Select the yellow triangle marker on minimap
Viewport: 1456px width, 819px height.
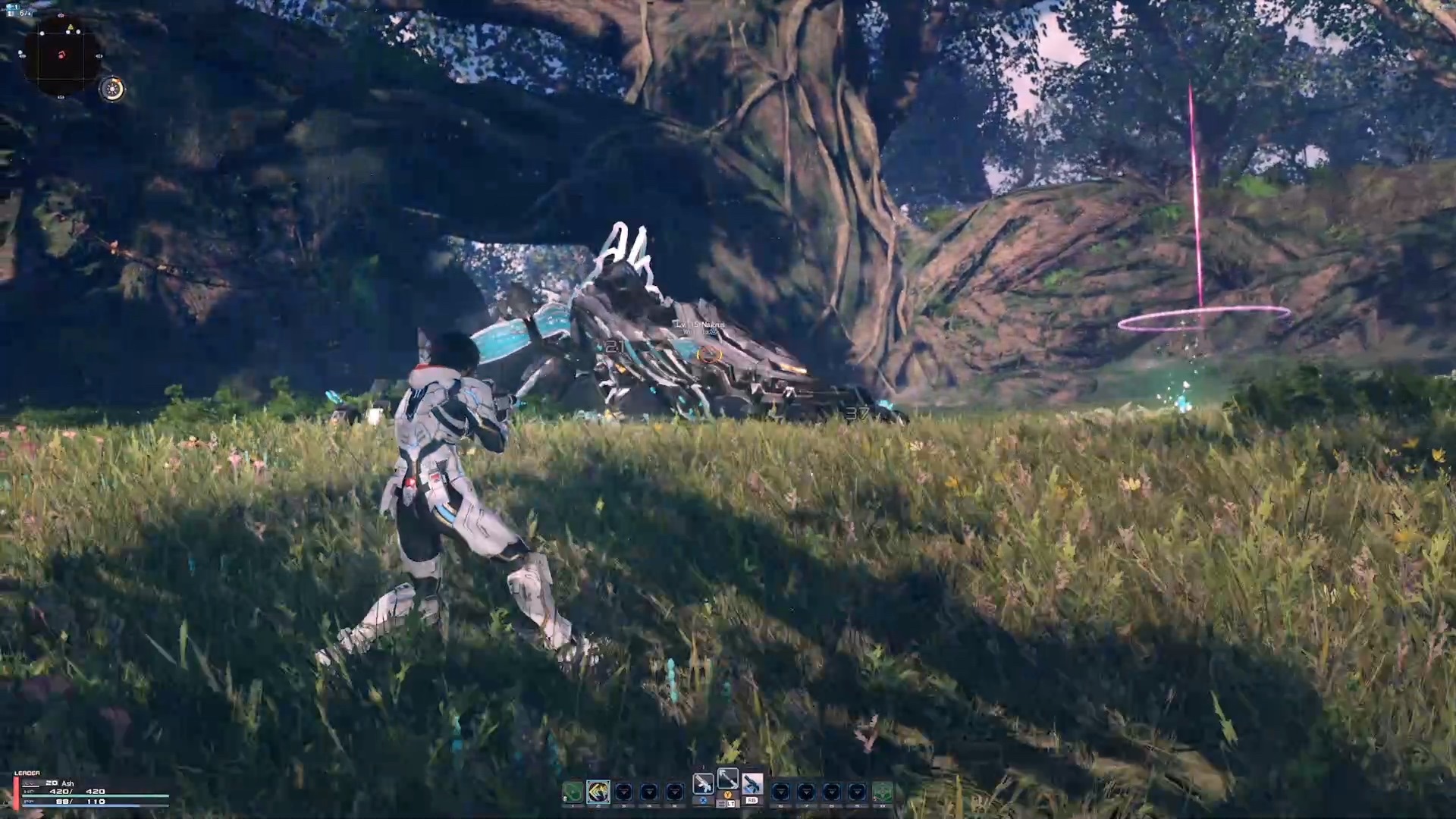click(71, 29)
